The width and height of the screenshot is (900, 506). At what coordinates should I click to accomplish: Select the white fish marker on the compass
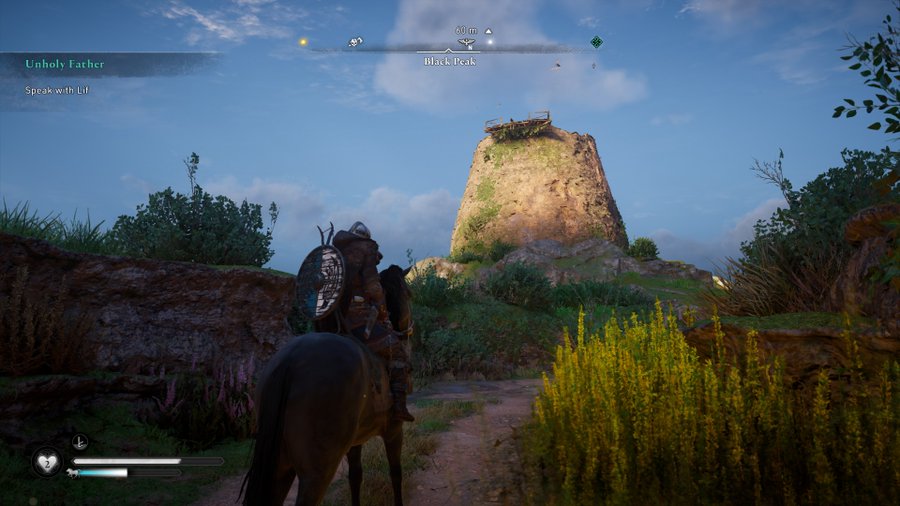point(355,42)
